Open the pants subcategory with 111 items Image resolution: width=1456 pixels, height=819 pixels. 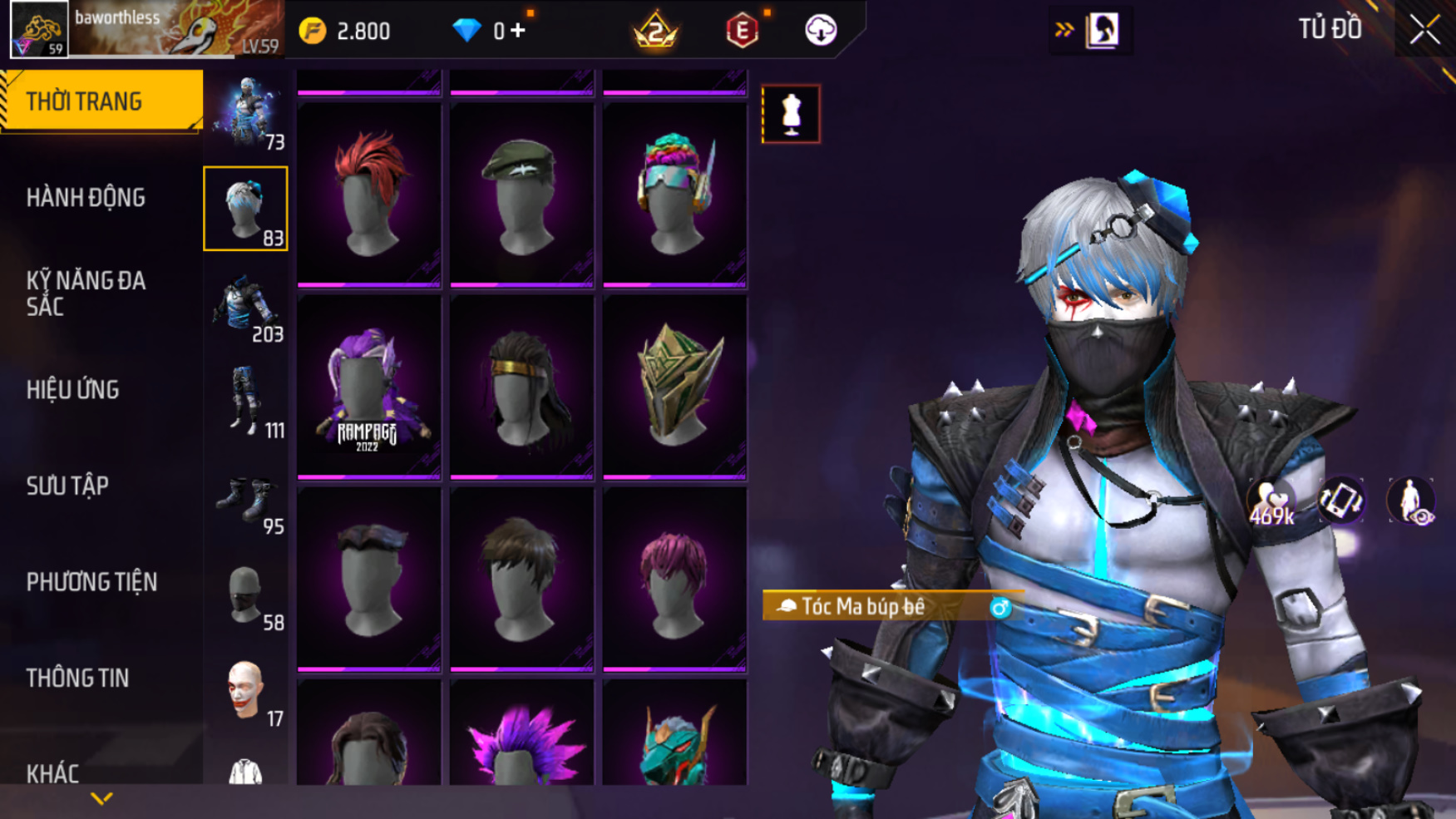click(x=247, y=402)
